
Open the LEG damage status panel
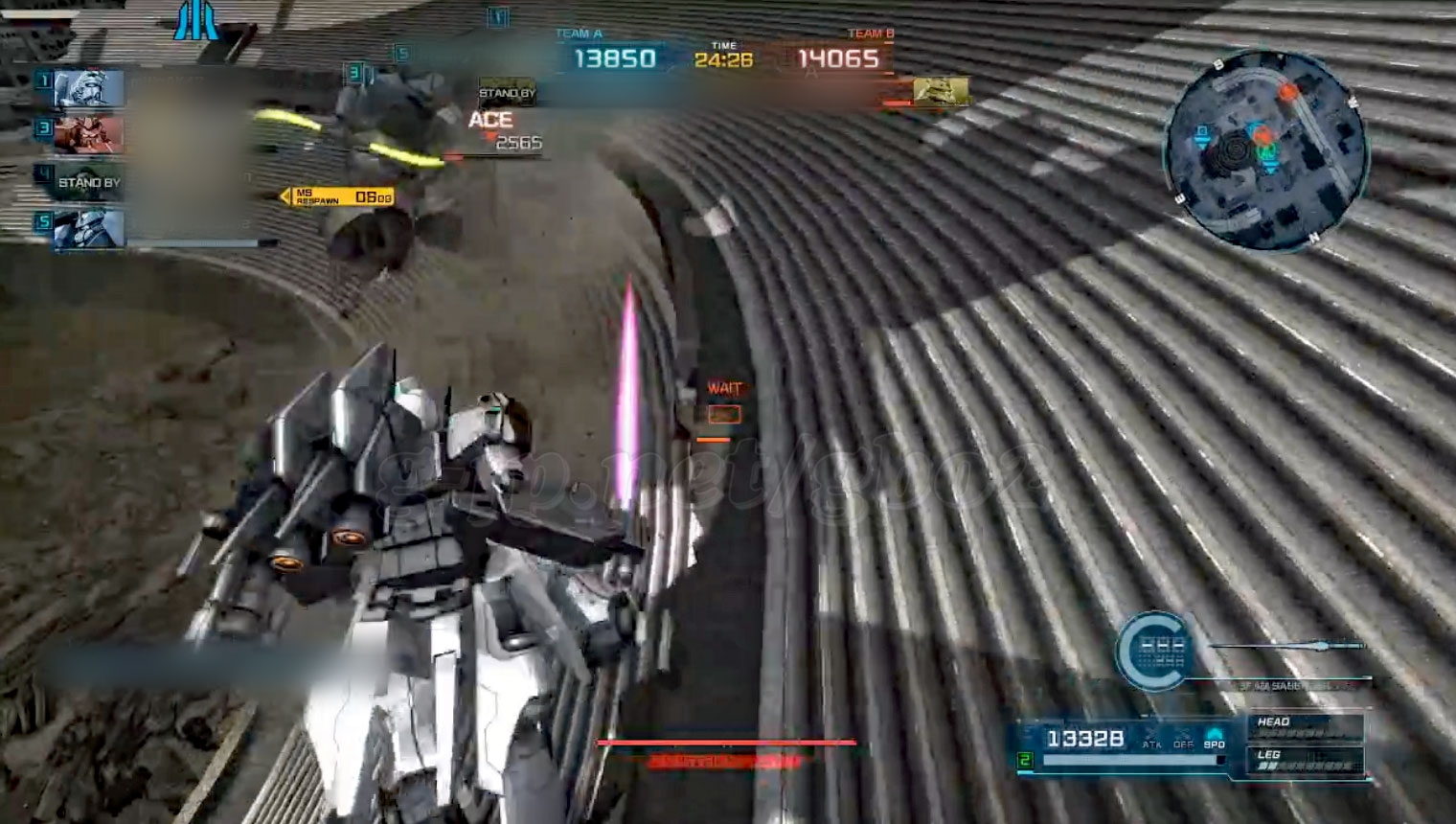[x=1305, y=760]
